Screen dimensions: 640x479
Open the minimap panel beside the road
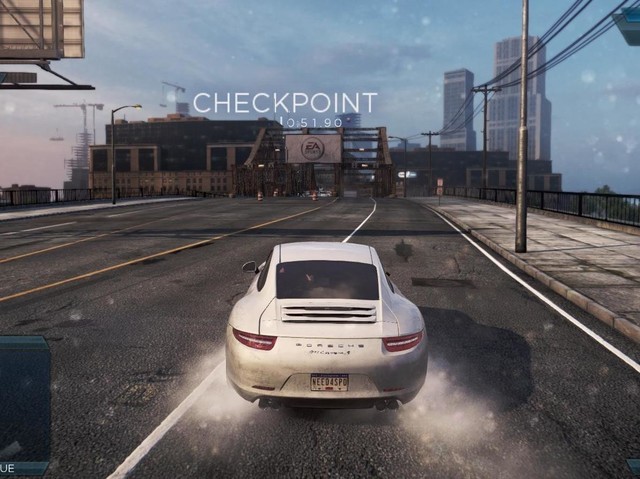tap(23, 398)
